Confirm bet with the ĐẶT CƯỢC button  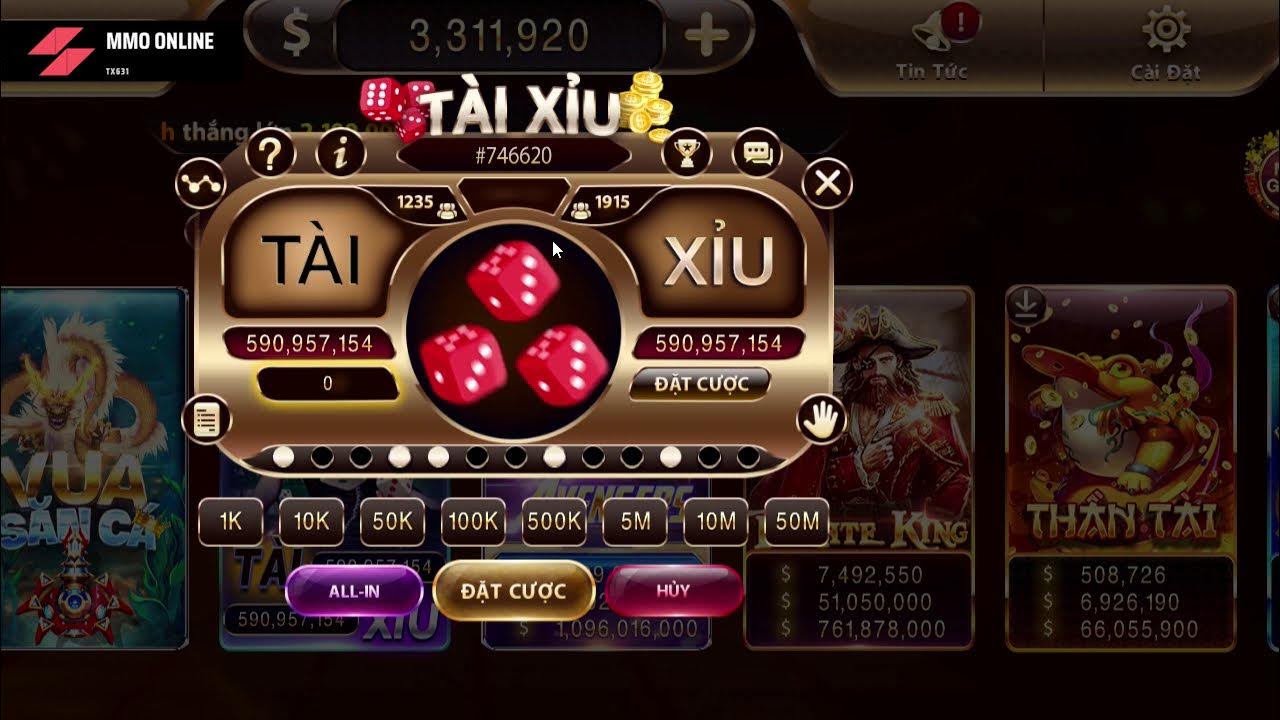coord(513,590)
